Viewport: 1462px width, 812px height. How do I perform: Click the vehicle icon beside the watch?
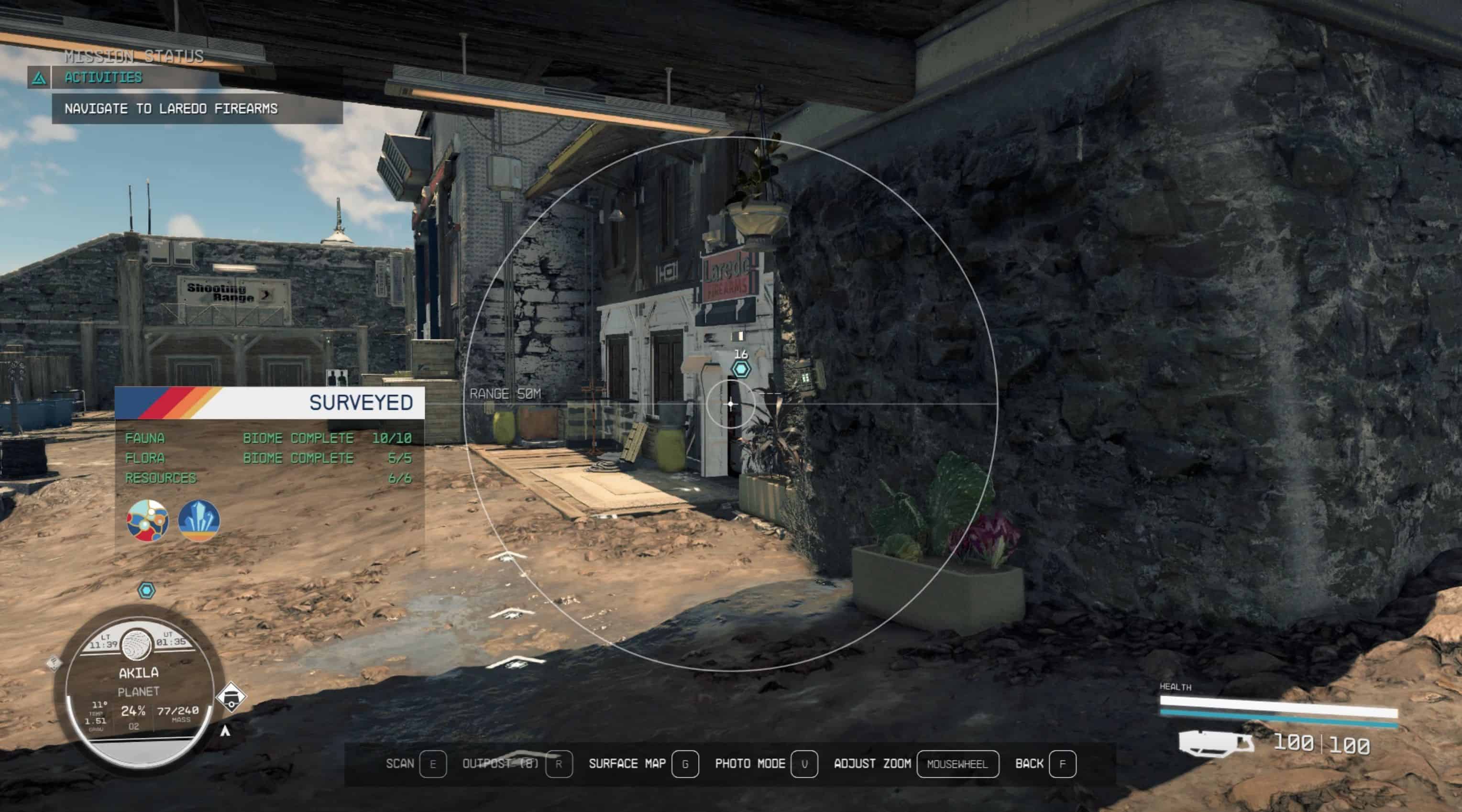coord(231,697)
